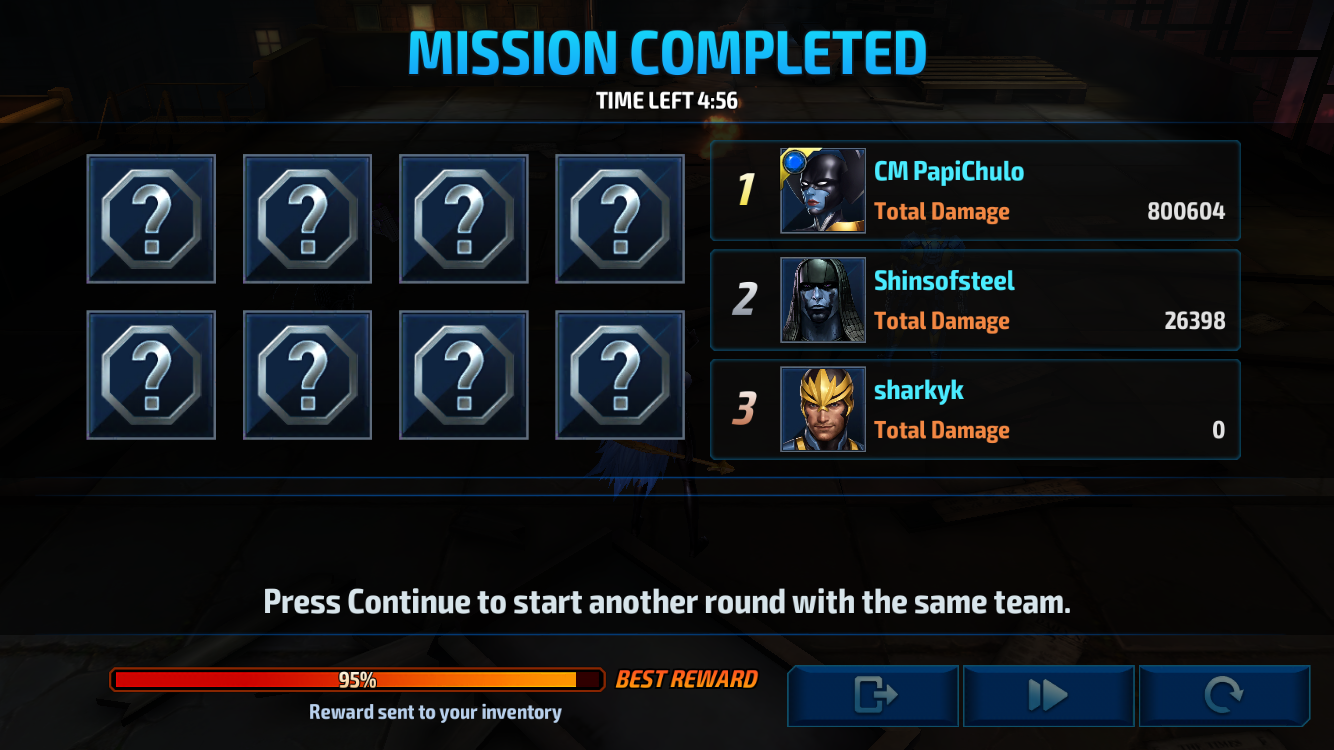Open the third question mark box
Screen dimensions: 1334x750
pyautogui.click(x=463, y=218)
